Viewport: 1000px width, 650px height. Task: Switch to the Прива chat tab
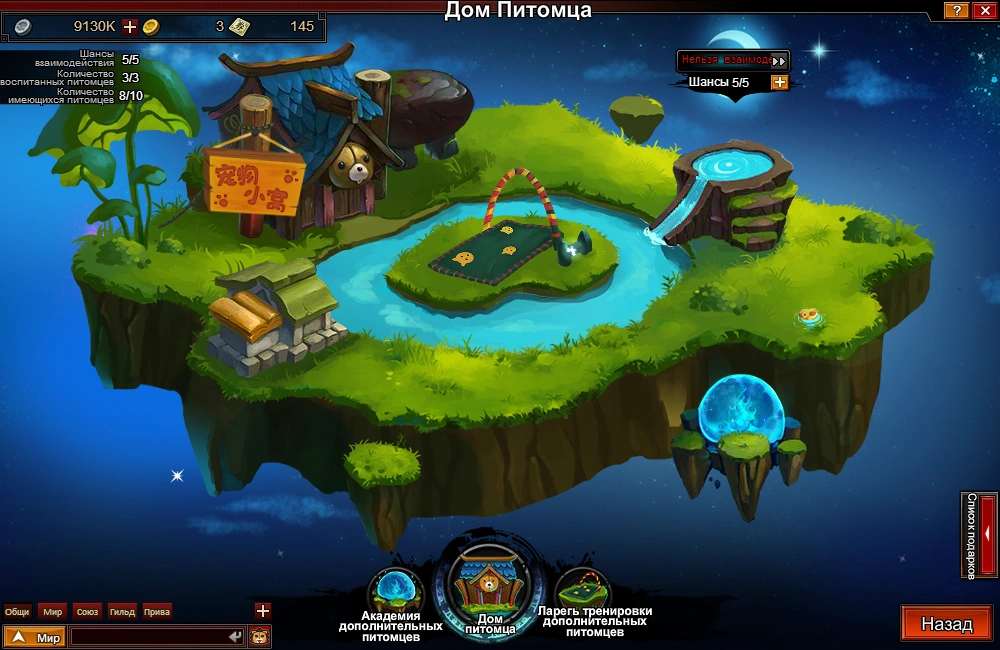coord(157,611)
